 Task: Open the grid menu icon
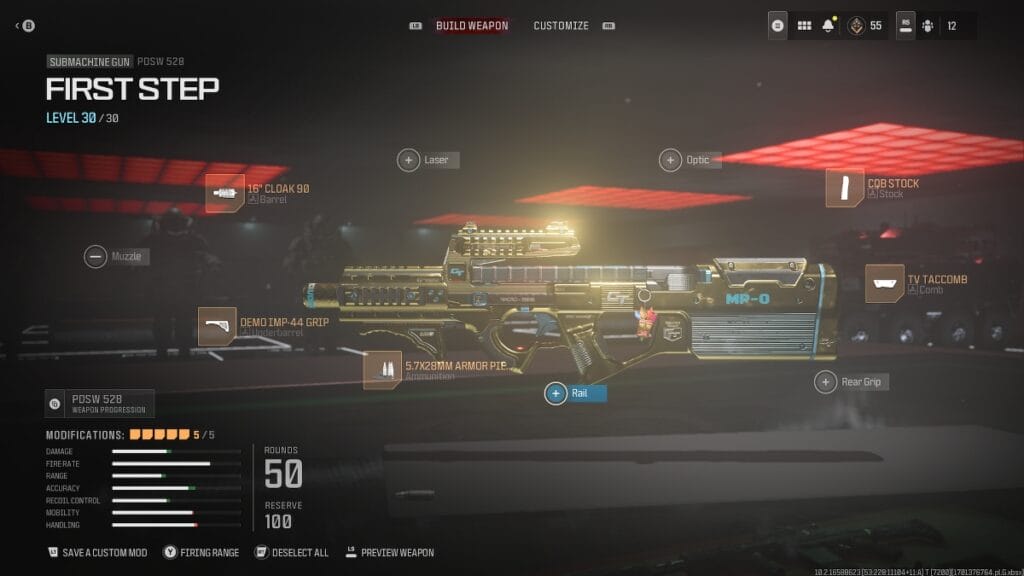(803, 26)
